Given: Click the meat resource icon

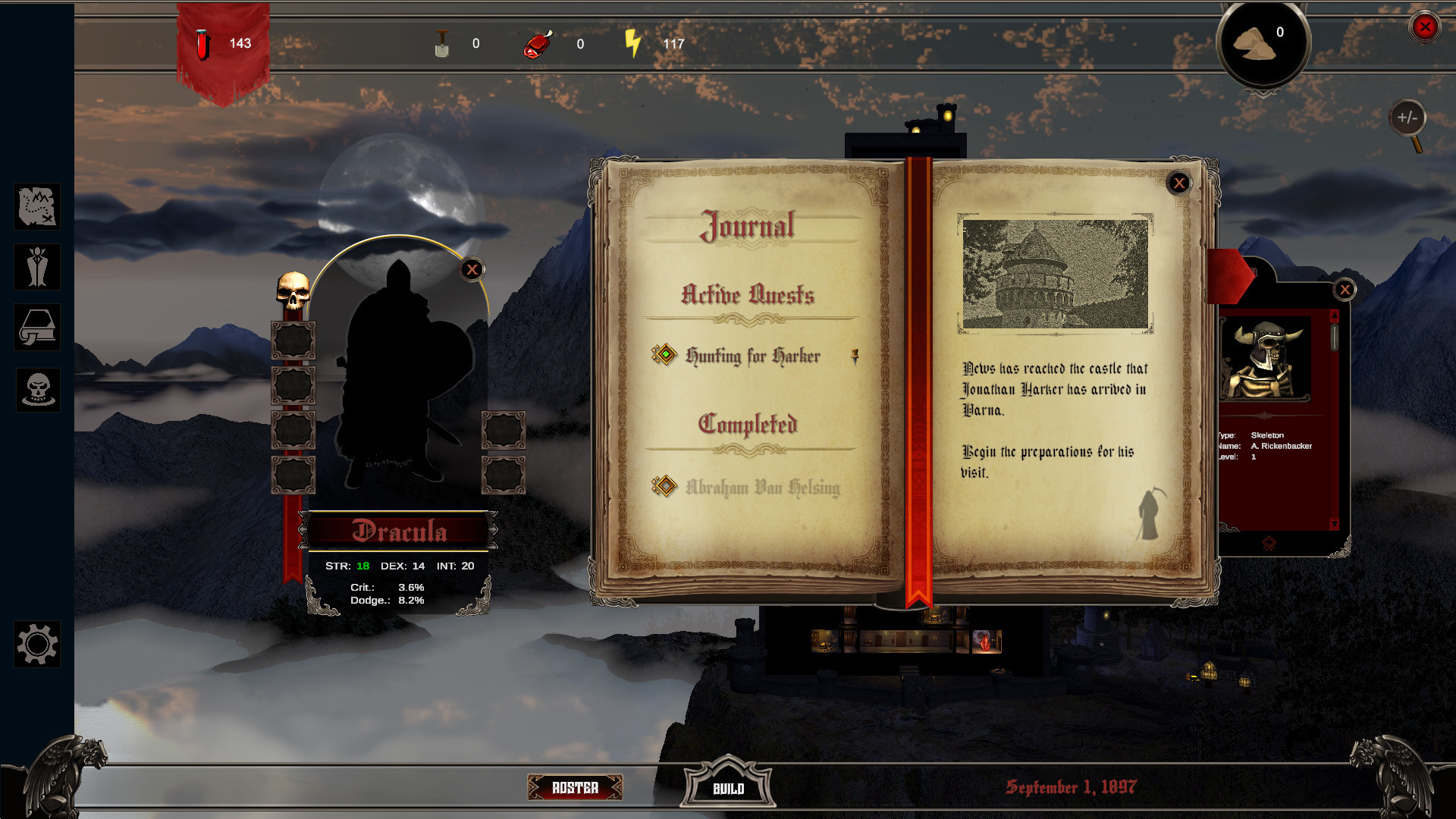Looking at the screenshot, I should 540,43.
